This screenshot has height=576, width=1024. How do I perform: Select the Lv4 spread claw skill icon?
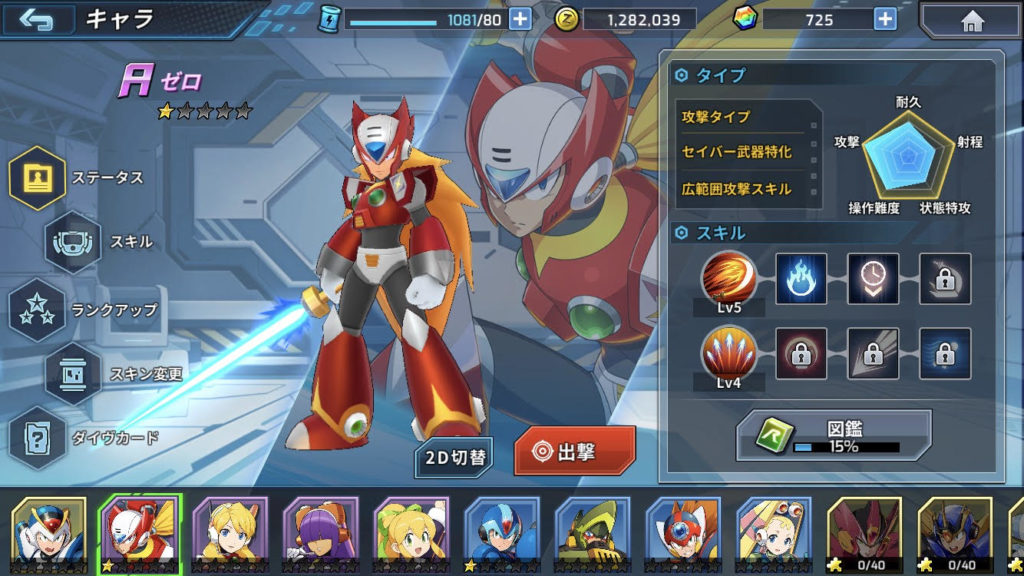click(x=728, y=354)
